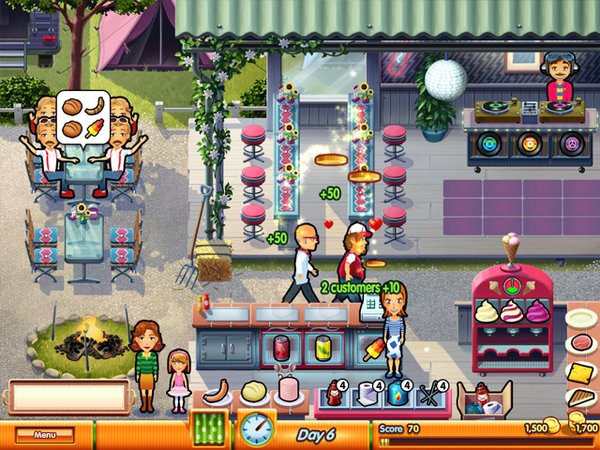Grab the sausage on the counter plate

click(x=219, y=389)
